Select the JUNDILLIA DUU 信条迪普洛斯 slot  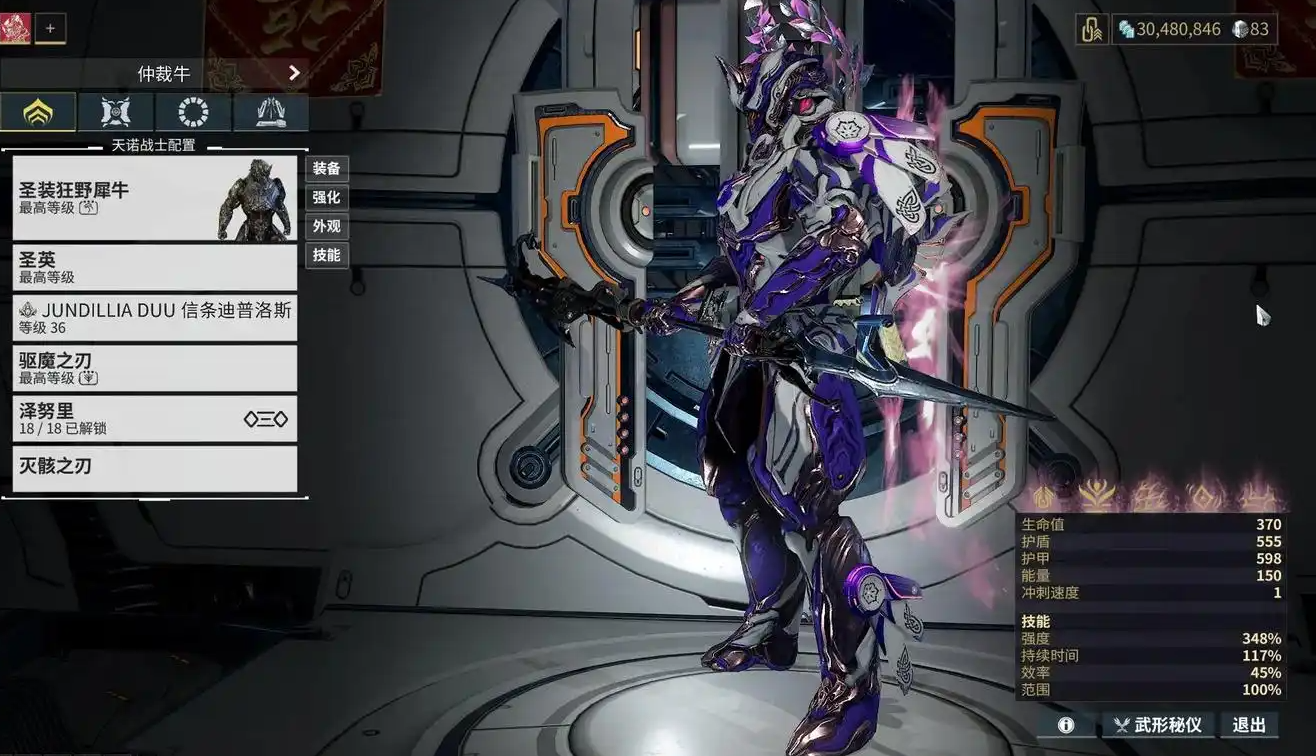pos(155,318)
